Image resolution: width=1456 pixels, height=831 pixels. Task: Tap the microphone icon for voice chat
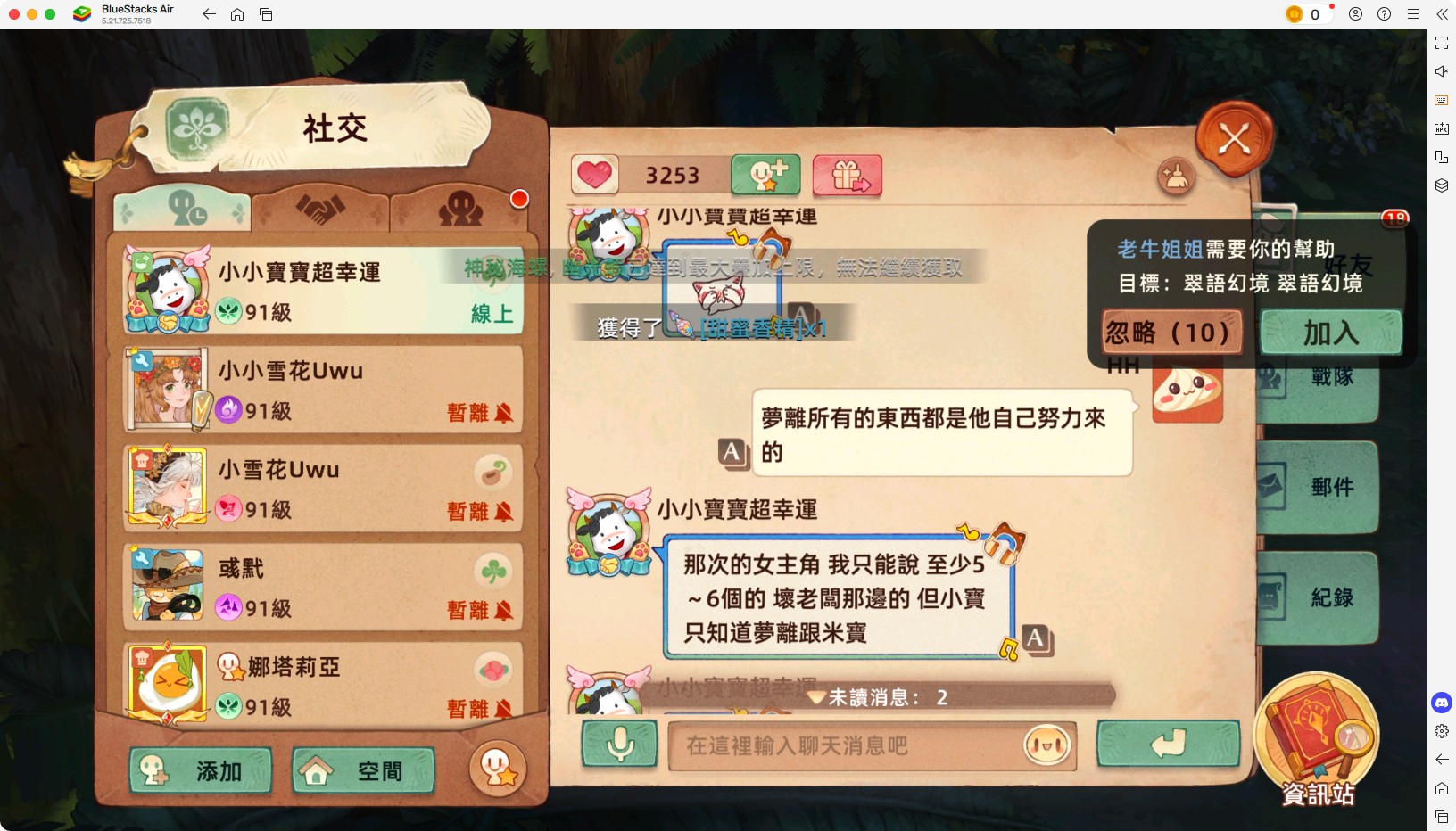point(619,744)
